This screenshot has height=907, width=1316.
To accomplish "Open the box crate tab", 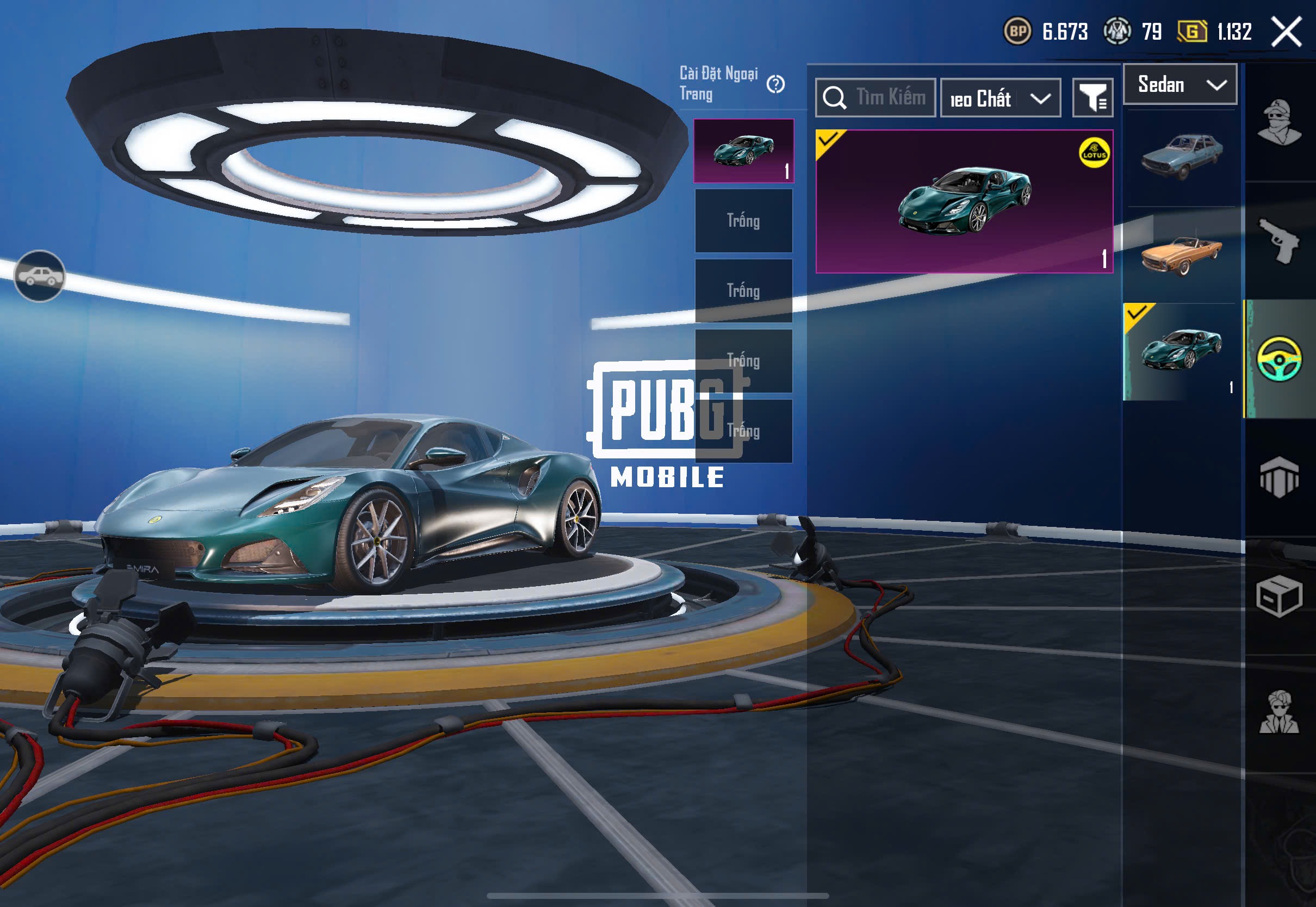I will pyautogui.click(x=1279, y=596).
